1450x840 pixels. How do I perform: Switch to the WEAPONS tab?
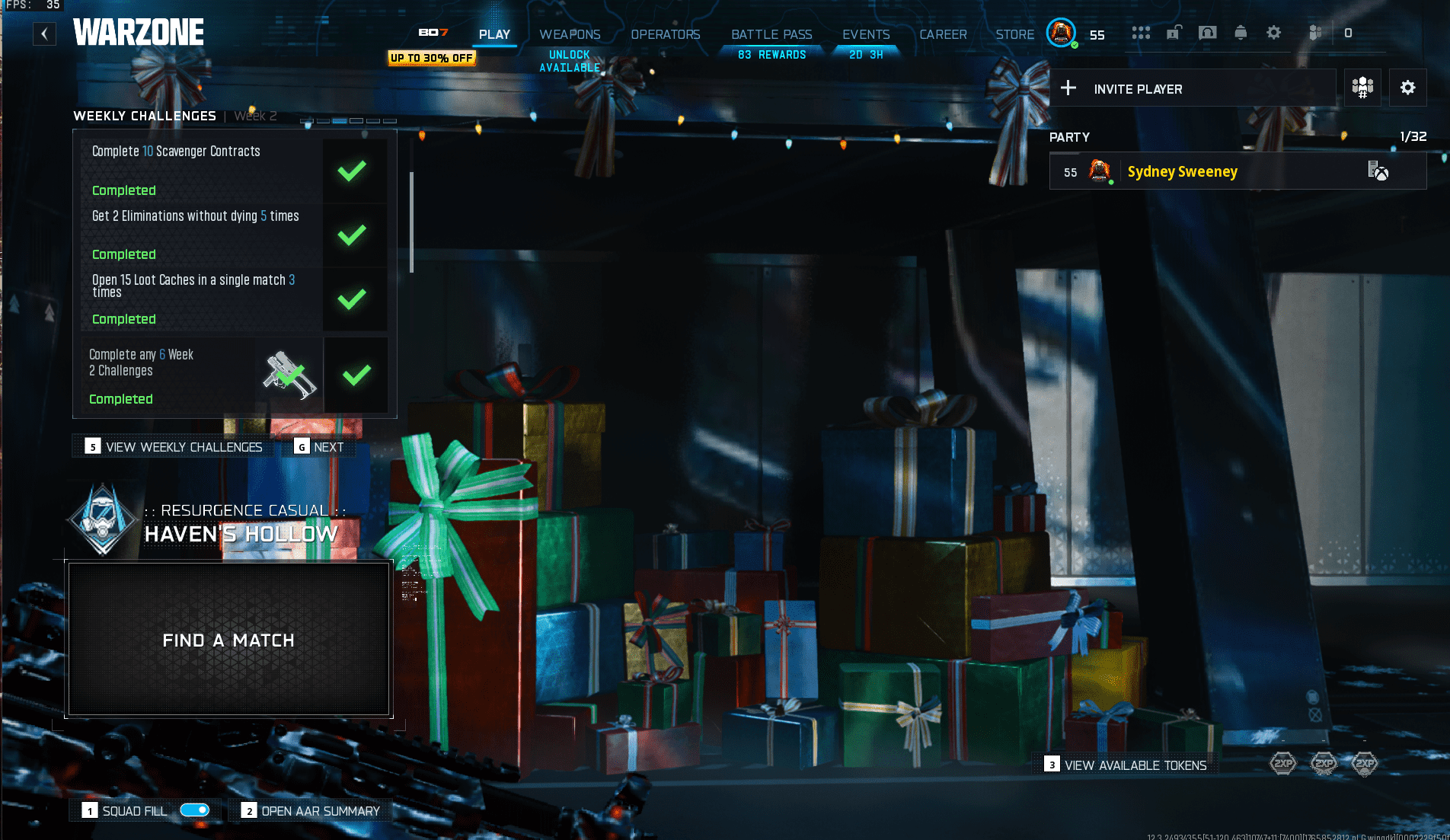point(570,34)
